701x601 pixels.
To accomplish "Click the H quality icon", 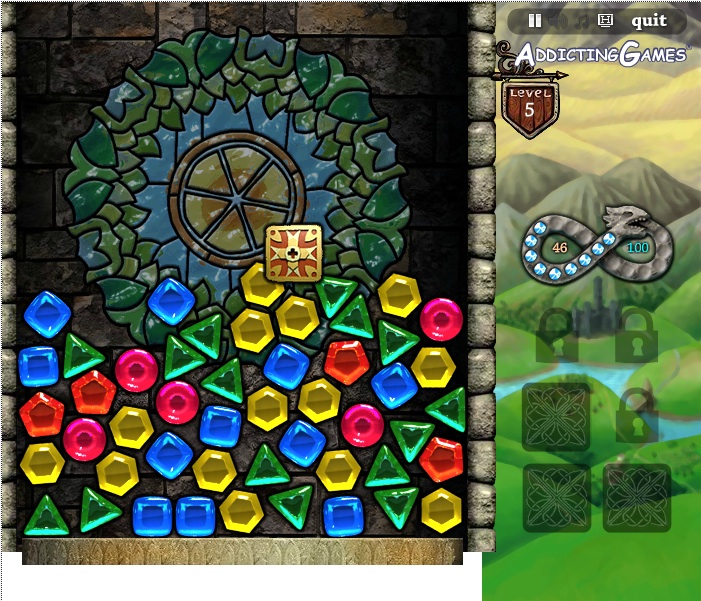I will (605, 20).
